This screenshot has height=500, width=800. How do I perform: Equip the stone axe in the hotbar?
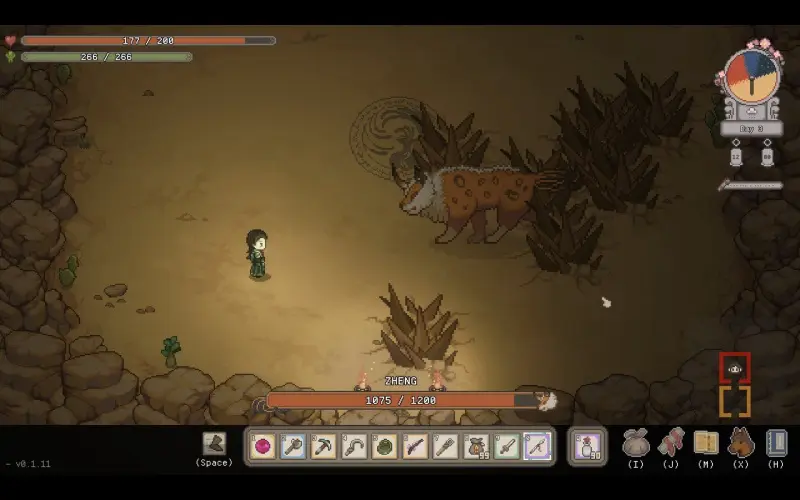coord(293,446)
